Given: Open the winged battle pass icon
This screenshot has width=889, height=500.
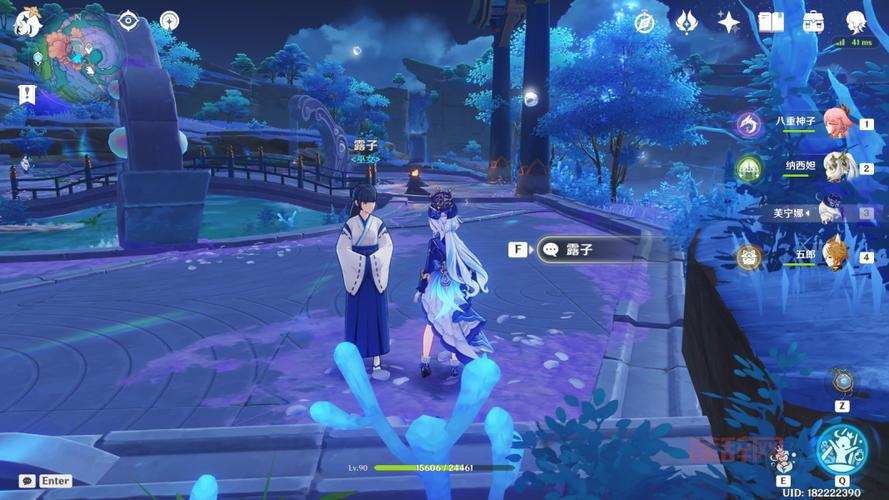Looking at the screenshot, I should 687,22.
